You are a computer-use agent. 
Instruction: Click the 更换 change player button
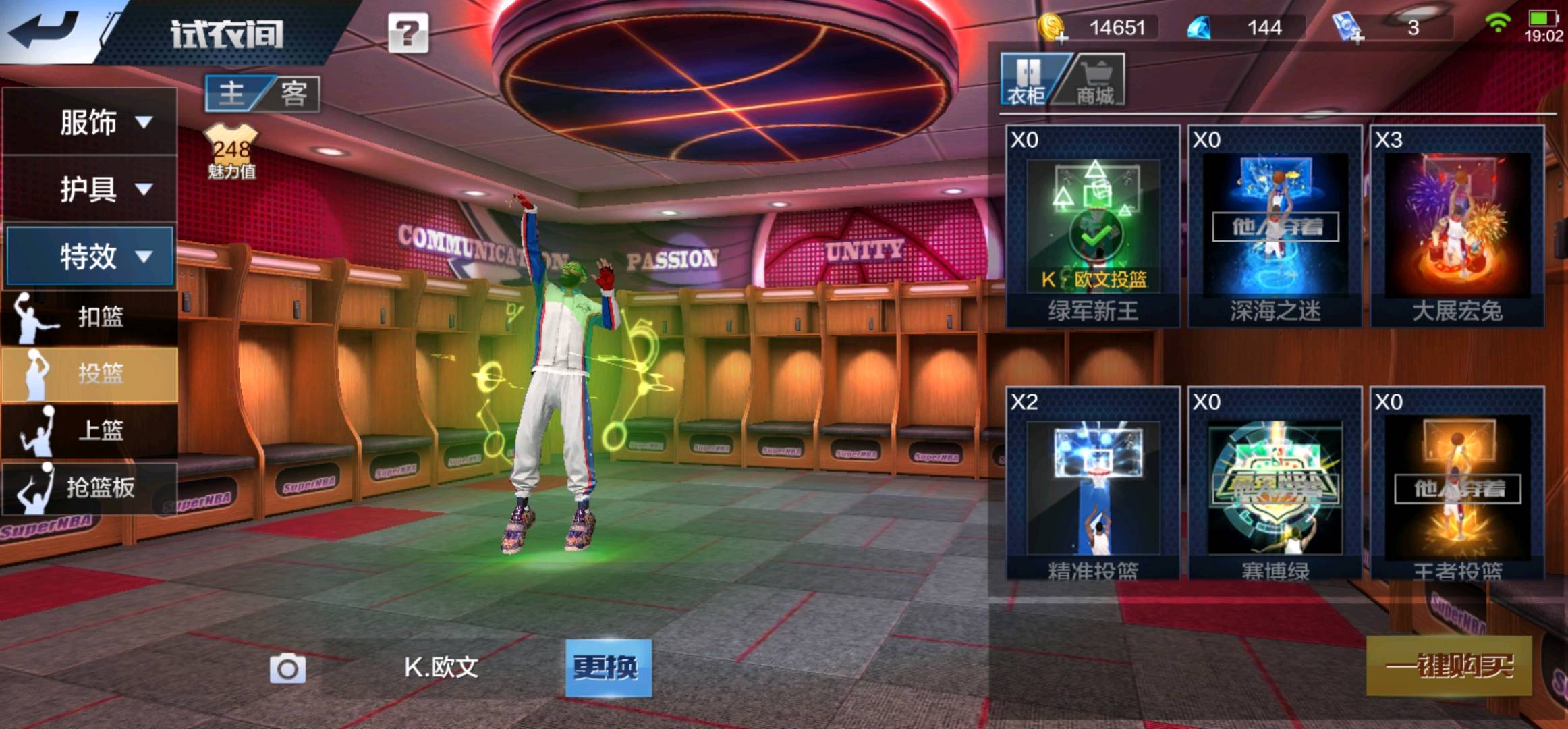click(608, 668)
